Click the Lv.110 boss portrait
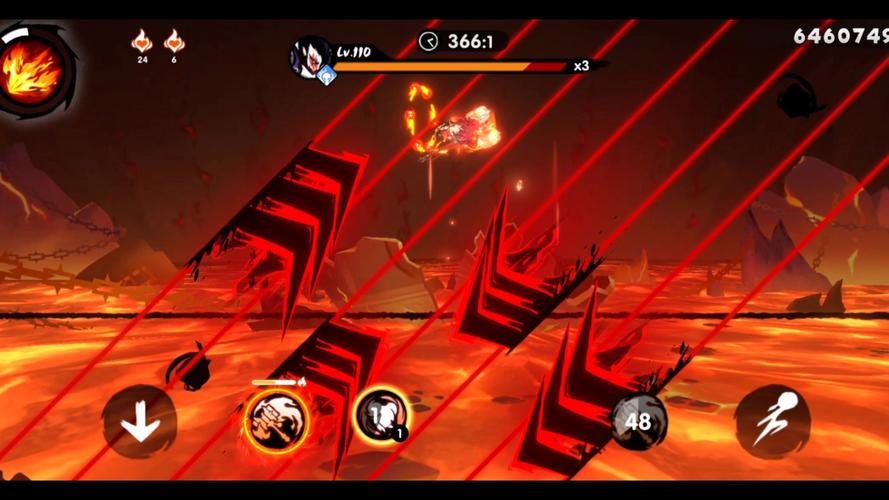 click(309, 58)
